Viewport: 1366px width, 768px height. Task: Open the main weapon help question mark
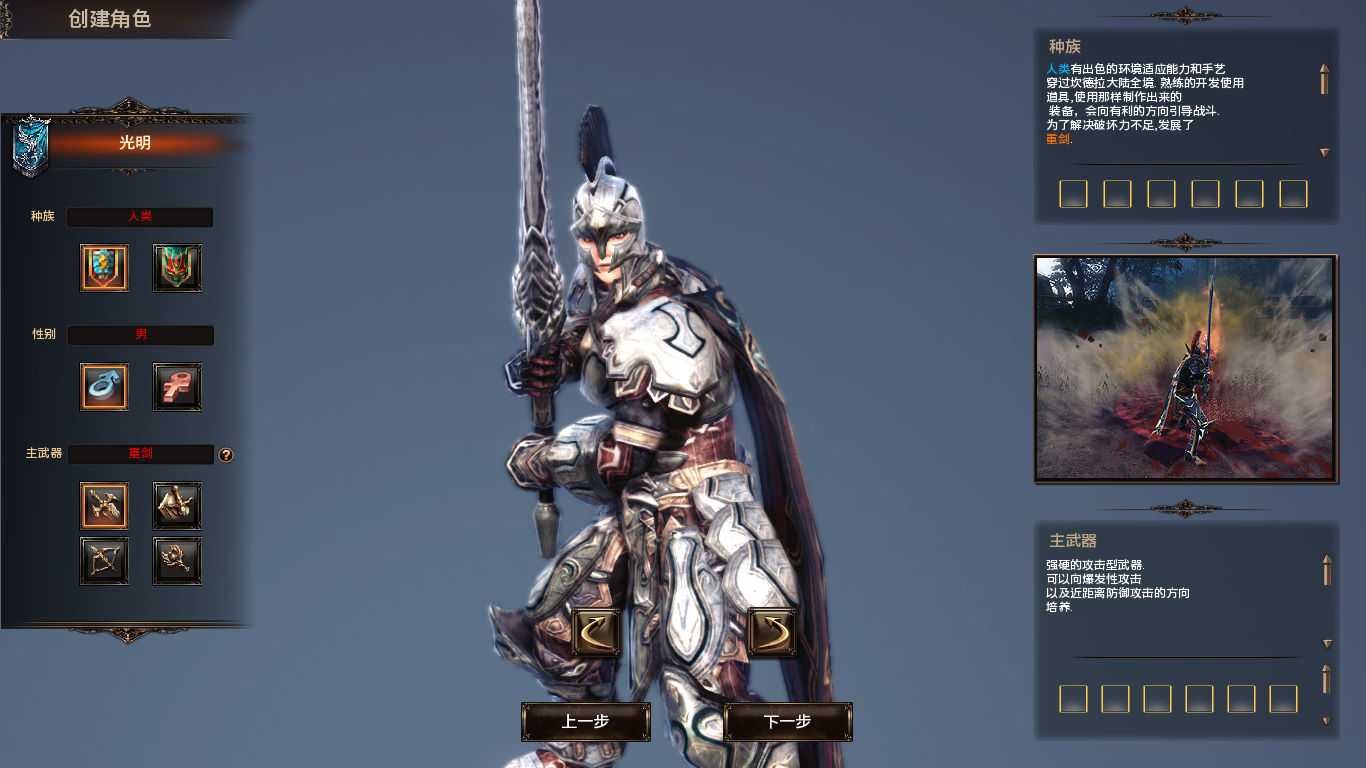click(x=226, y=455)
